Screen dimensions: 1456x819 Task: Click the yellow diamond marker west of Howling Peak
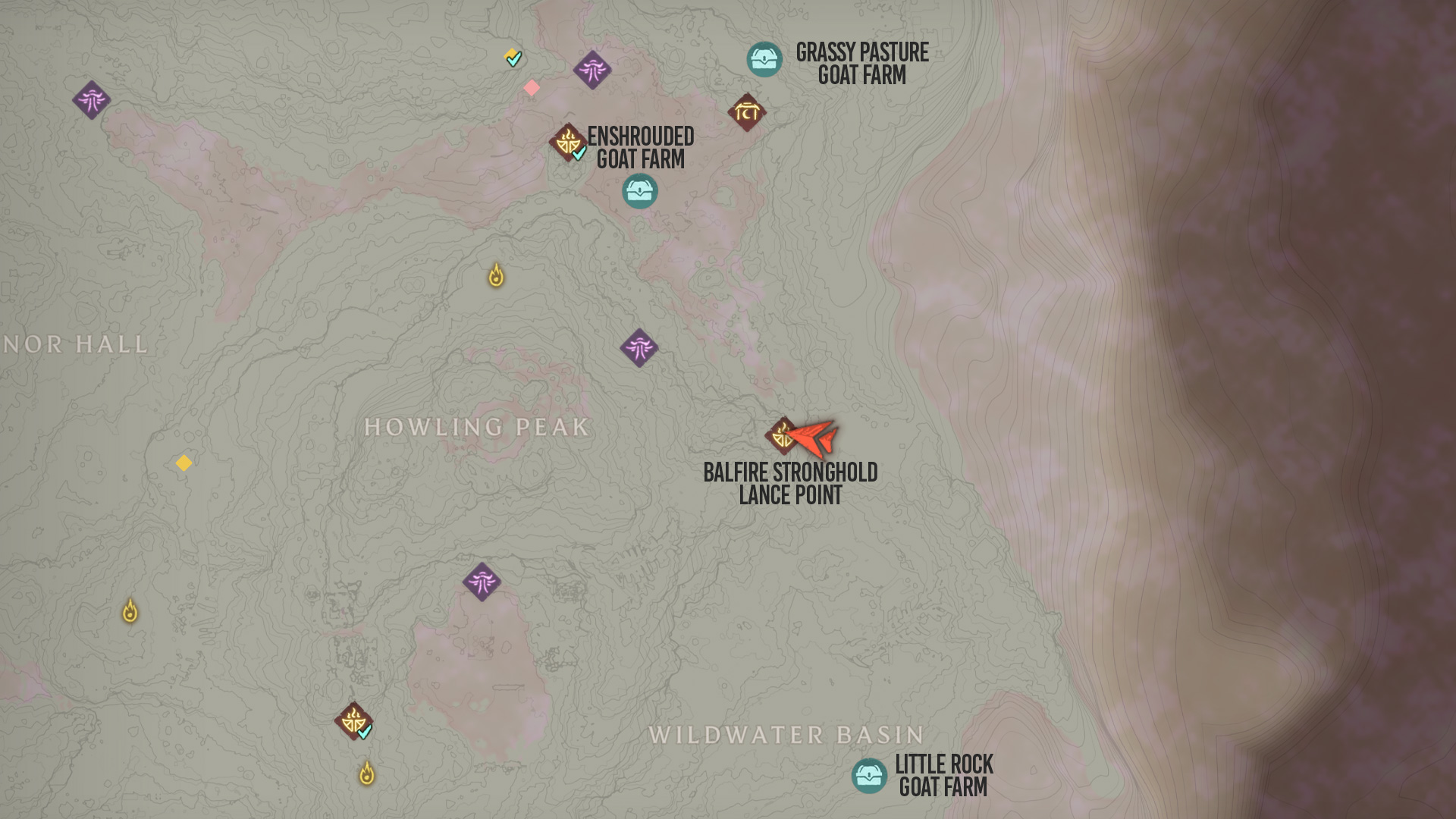coord(184,463)
